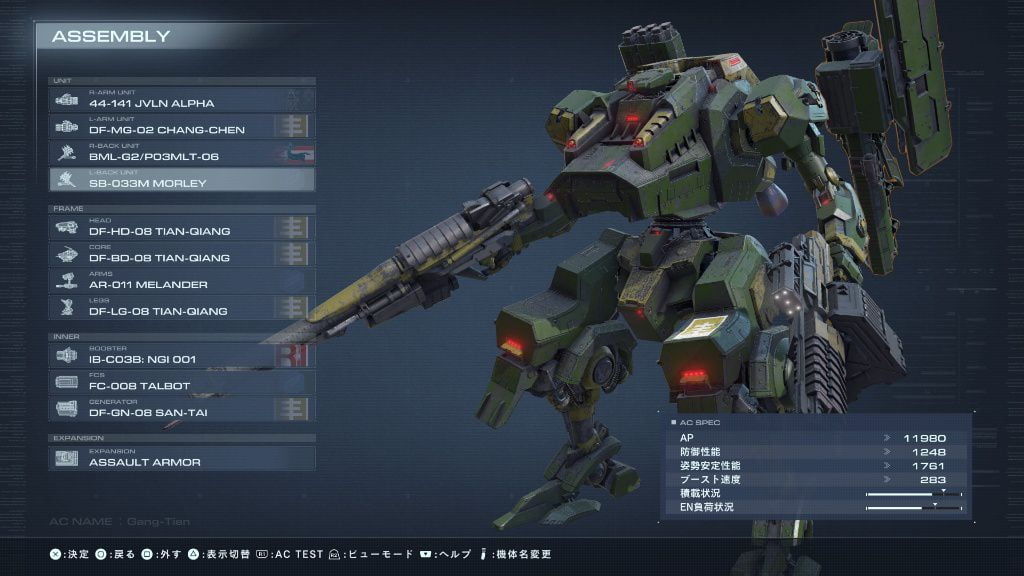Choose the DF-GN-08 SAN-TAI generator

click(x=182, y=408)
